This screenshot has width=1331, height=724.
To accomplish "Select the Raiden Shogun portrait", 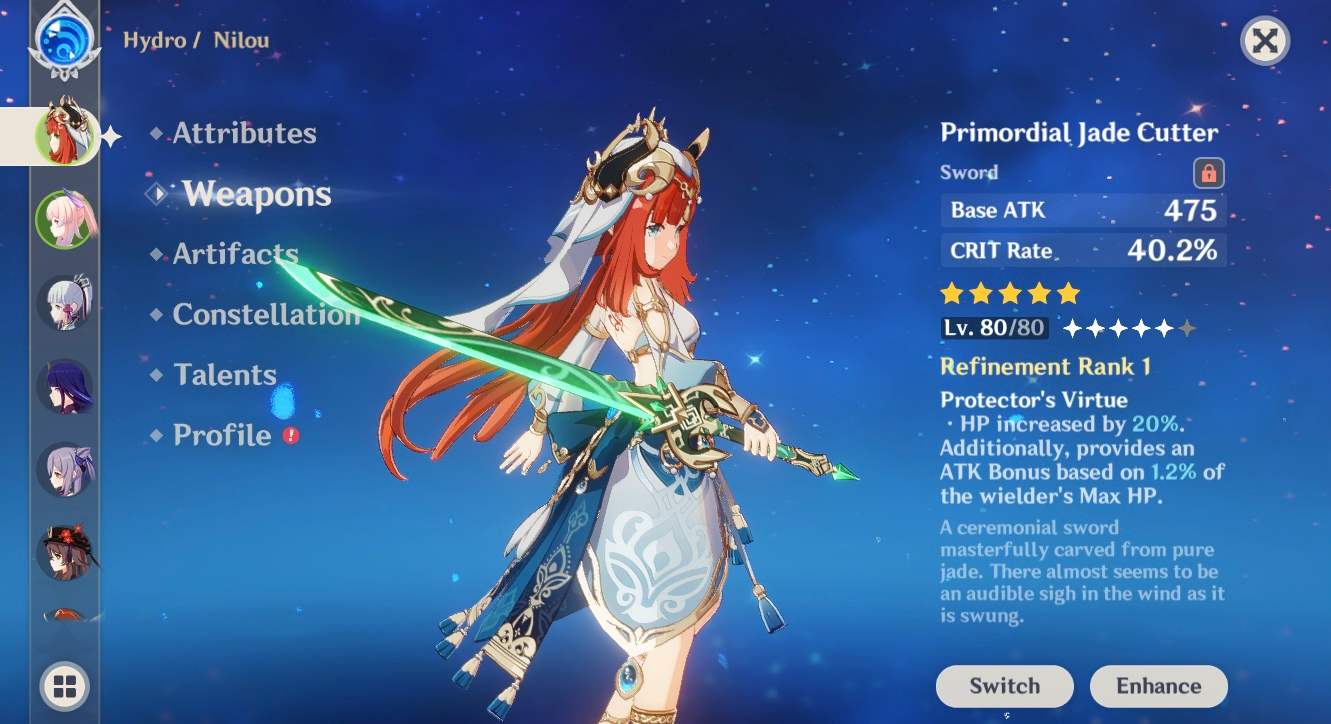I will point(66,388).
